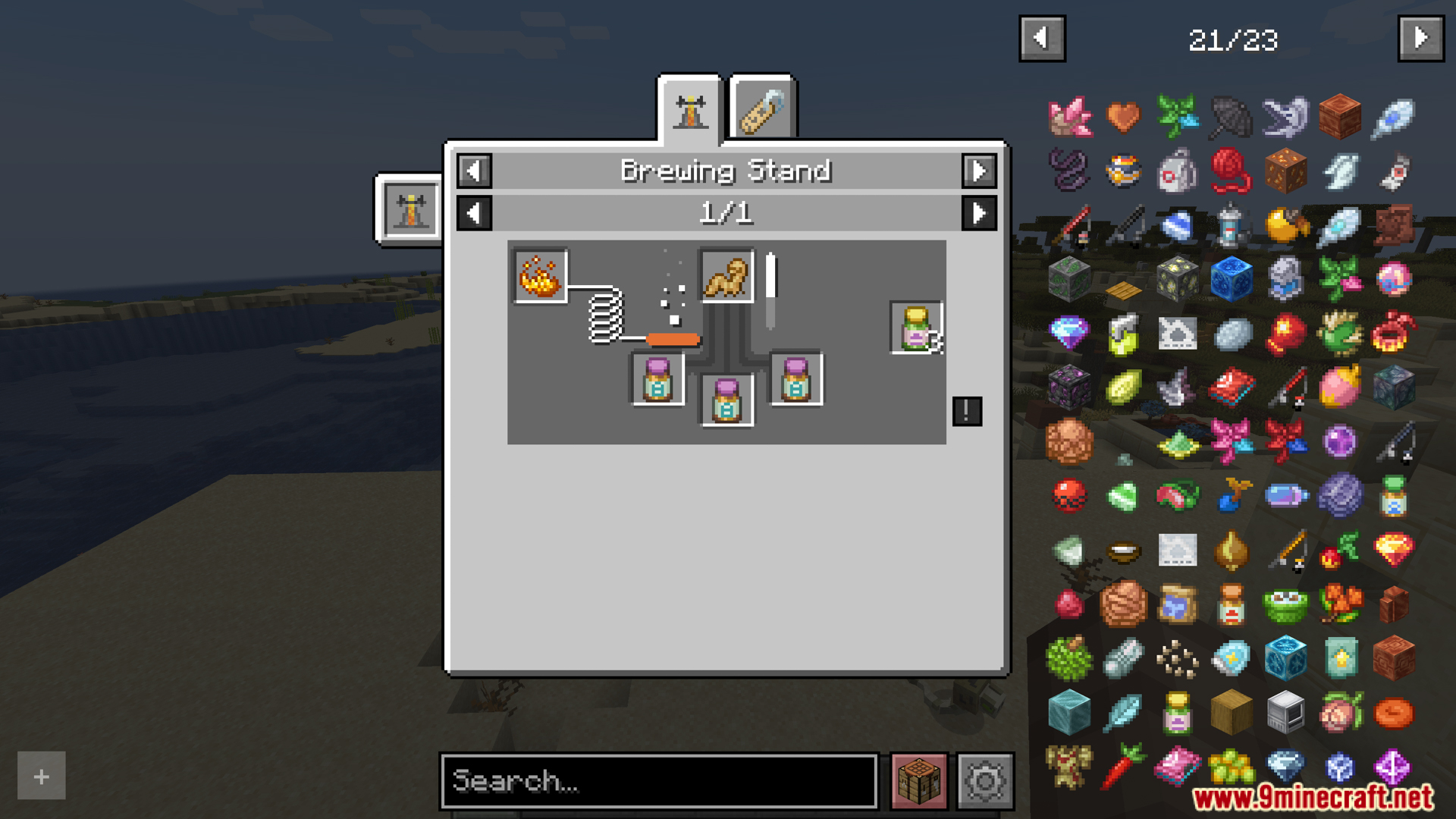
Task: Pick the blue diamond gem item
Action: coord(1069,332)
